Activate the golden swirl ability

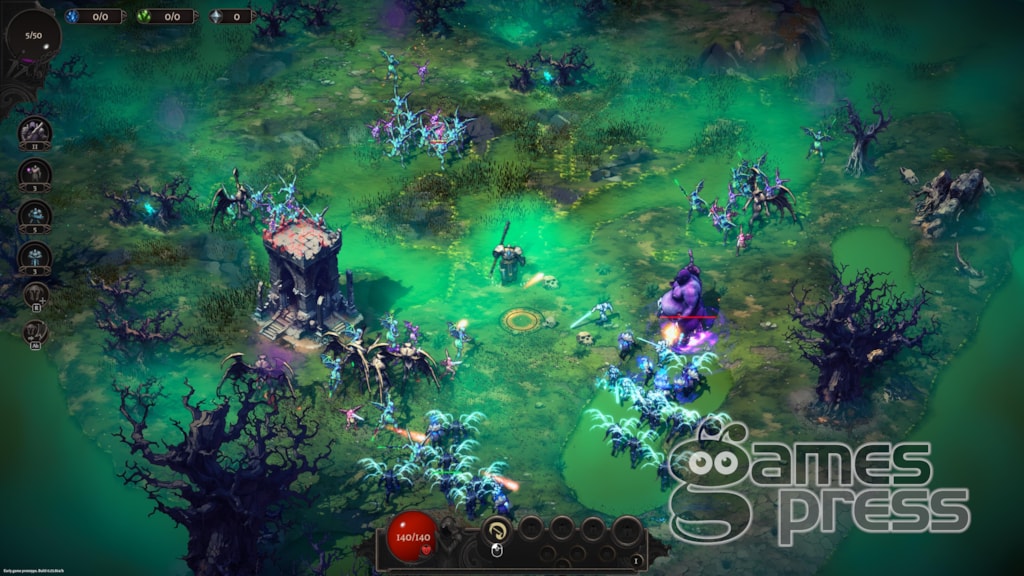(497, 529)
